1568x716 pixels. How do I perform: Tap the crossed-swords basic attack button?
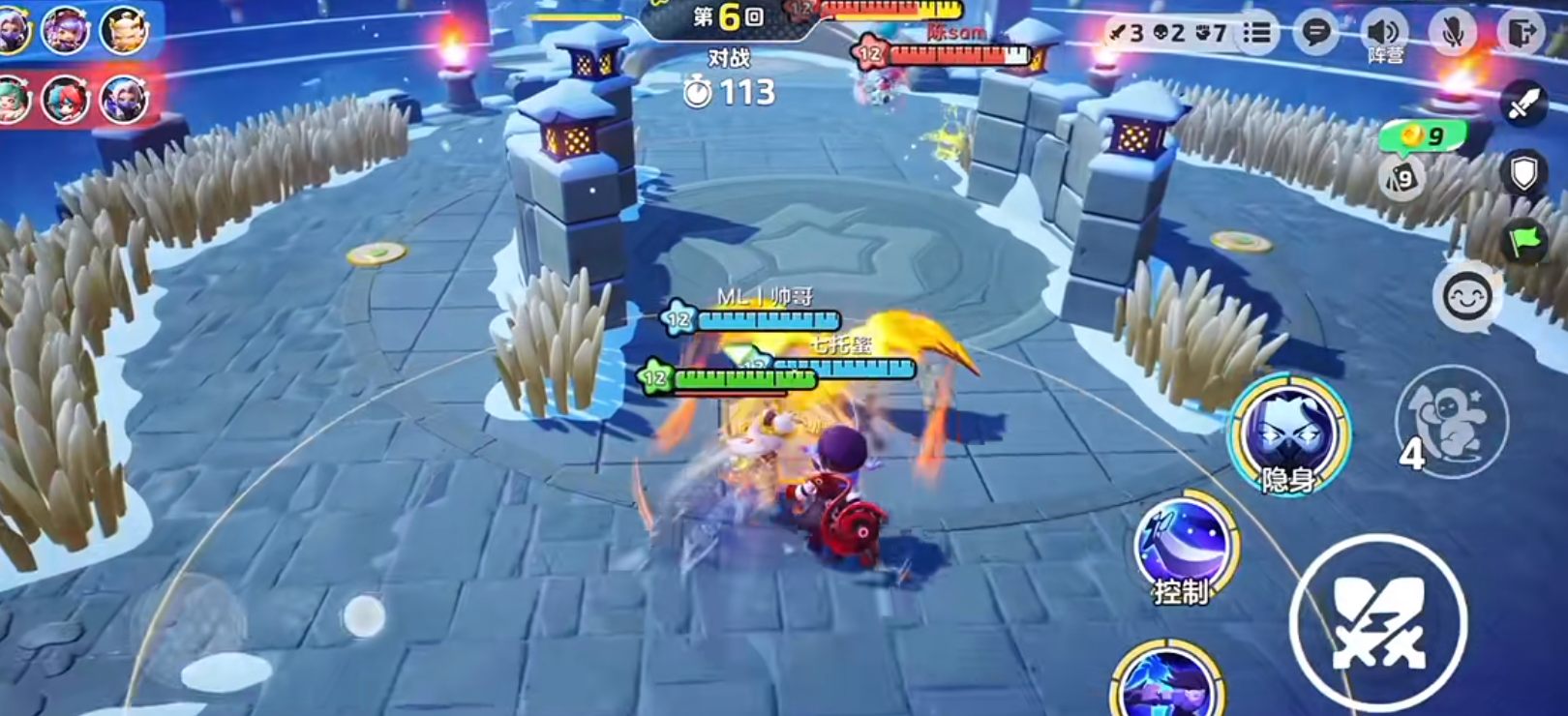click(x=1378, y=622)
